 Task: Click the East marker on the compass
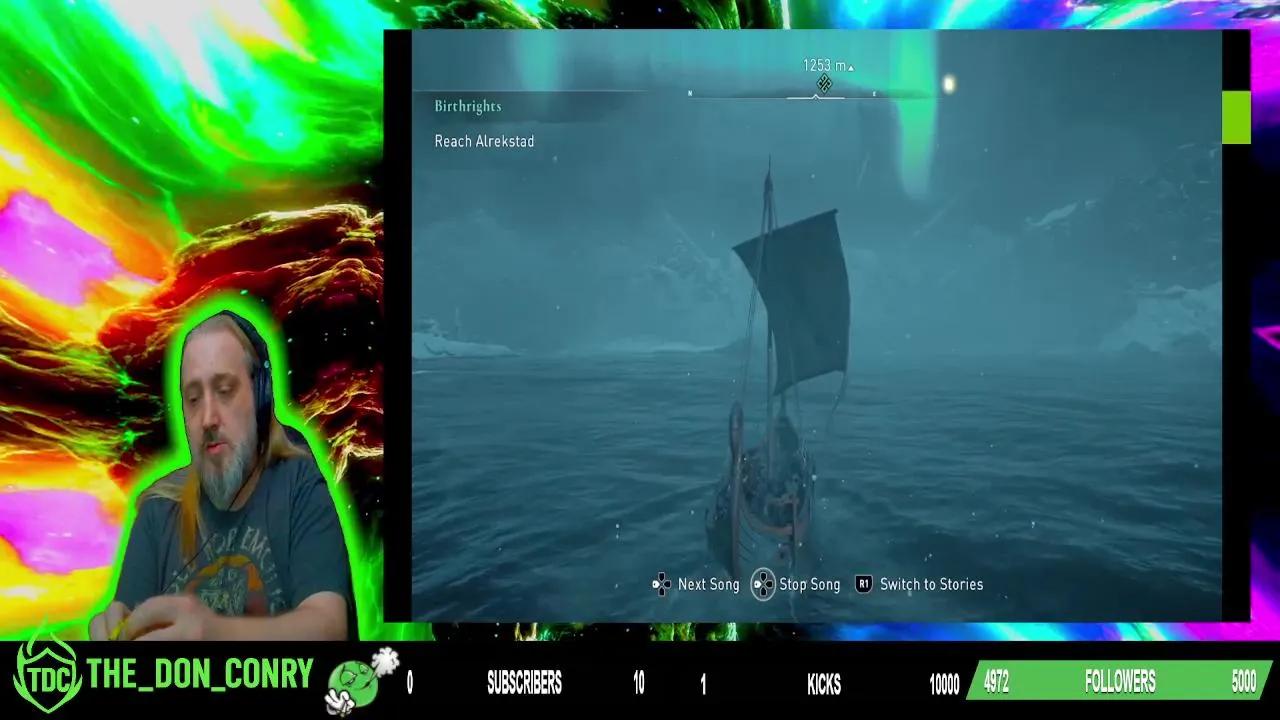pos(874,94)
